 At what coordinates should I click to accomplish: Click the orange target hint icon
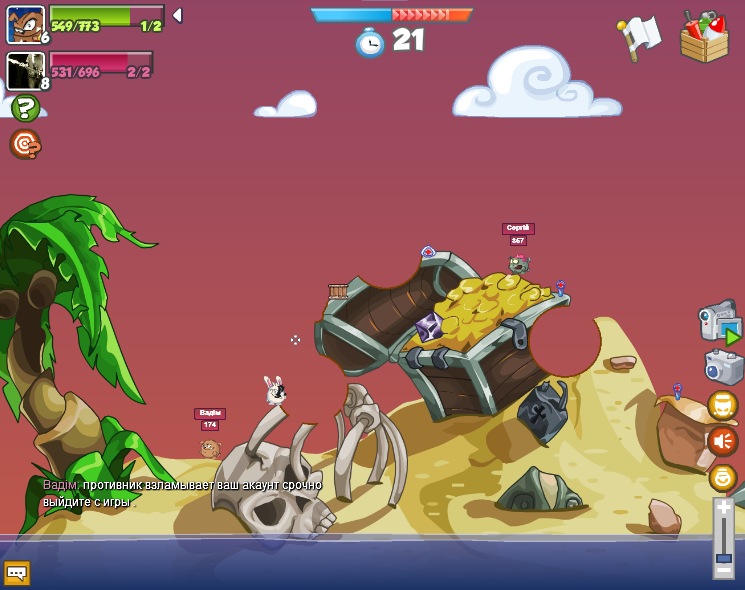coord(25,144)
